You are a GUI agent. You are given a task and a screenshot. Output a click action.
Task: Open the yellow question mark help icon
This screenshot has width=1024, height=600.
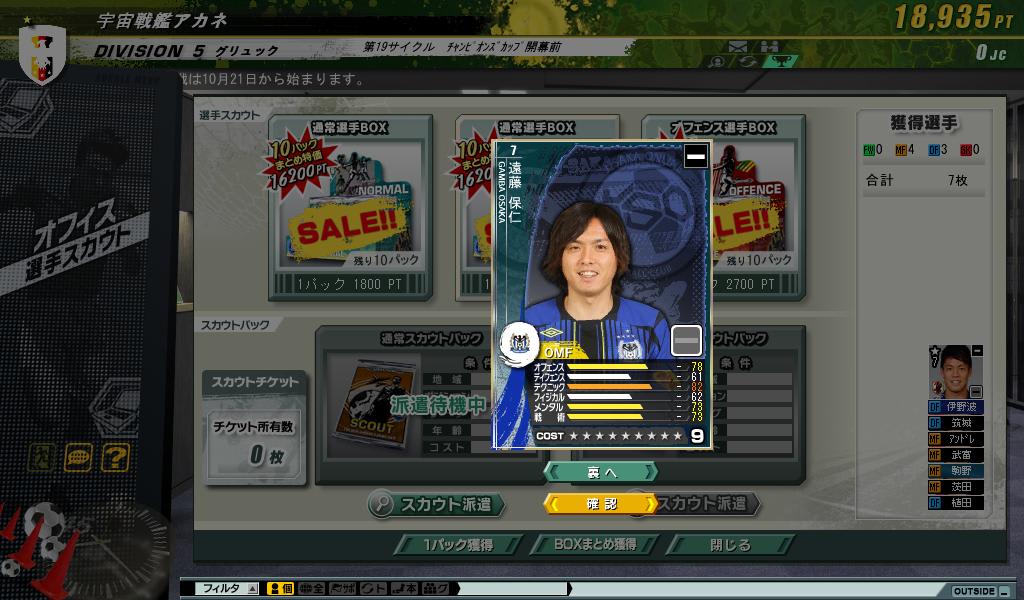point(116,458)
